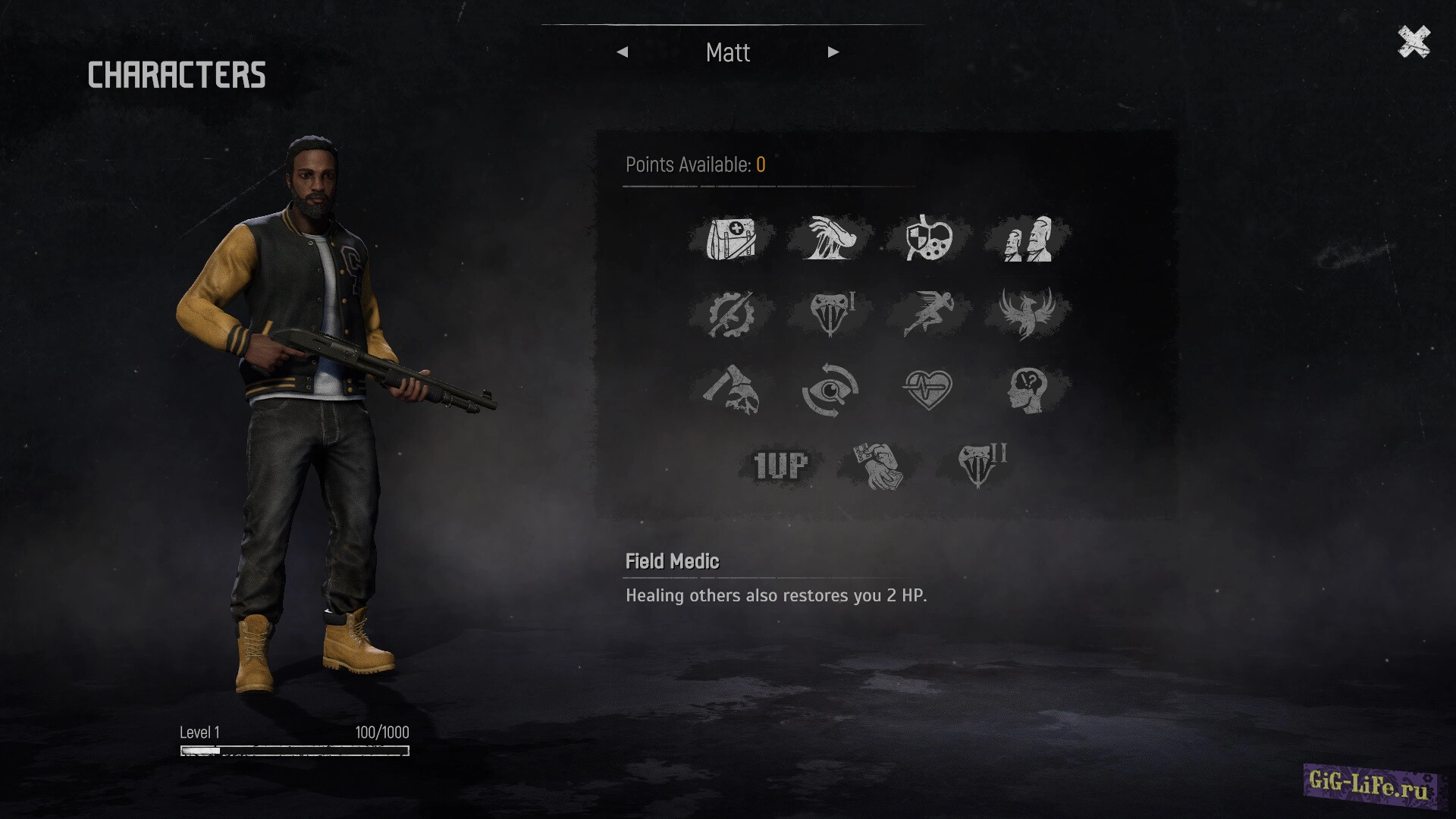The height and width of the screenshot is (819, 1456).
Task: Choose the eye with rotating arrows perk
Action: 830,390
